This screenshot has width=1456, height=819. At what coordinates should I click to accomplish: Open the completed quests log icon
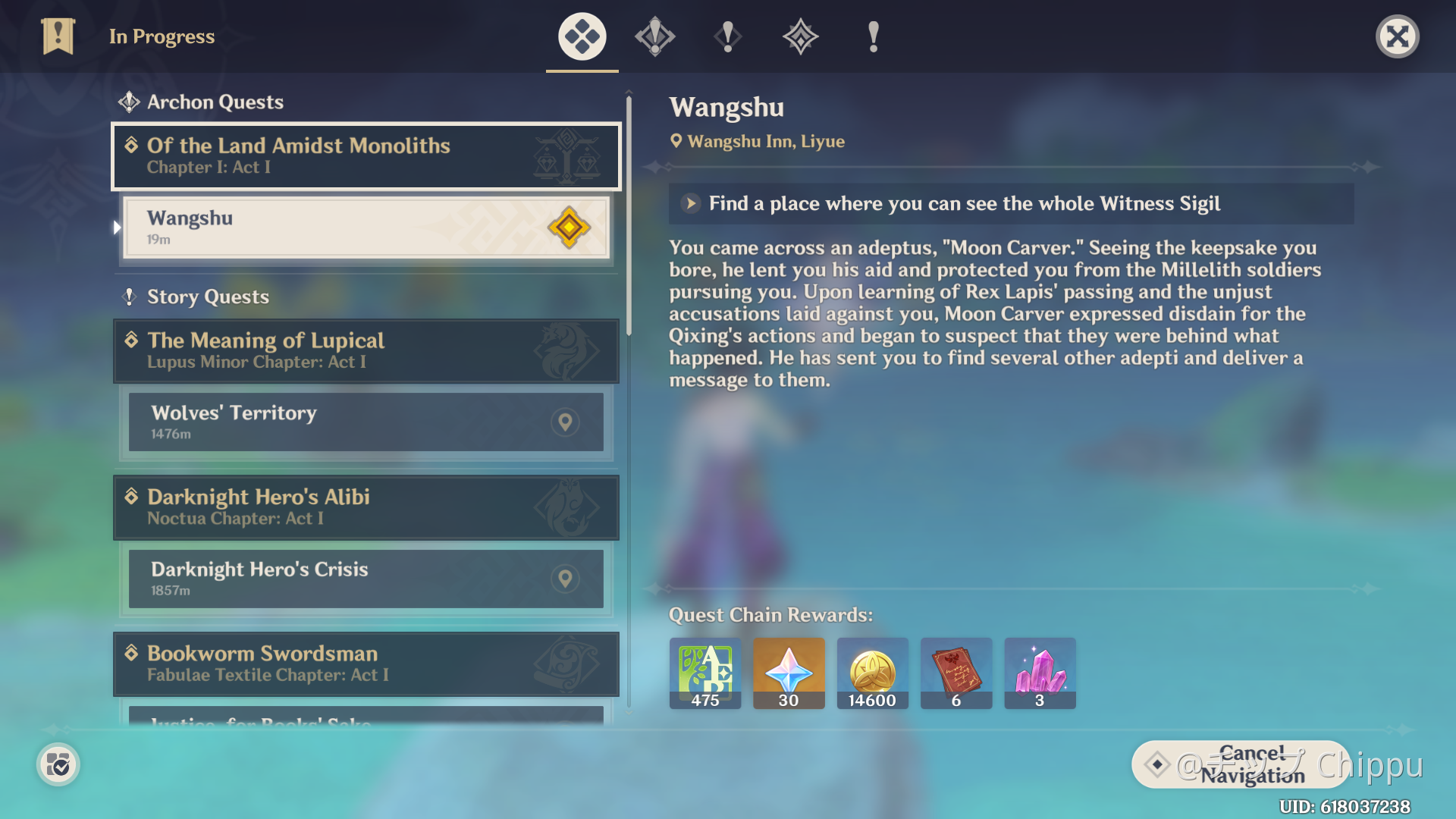click(58, 764)
